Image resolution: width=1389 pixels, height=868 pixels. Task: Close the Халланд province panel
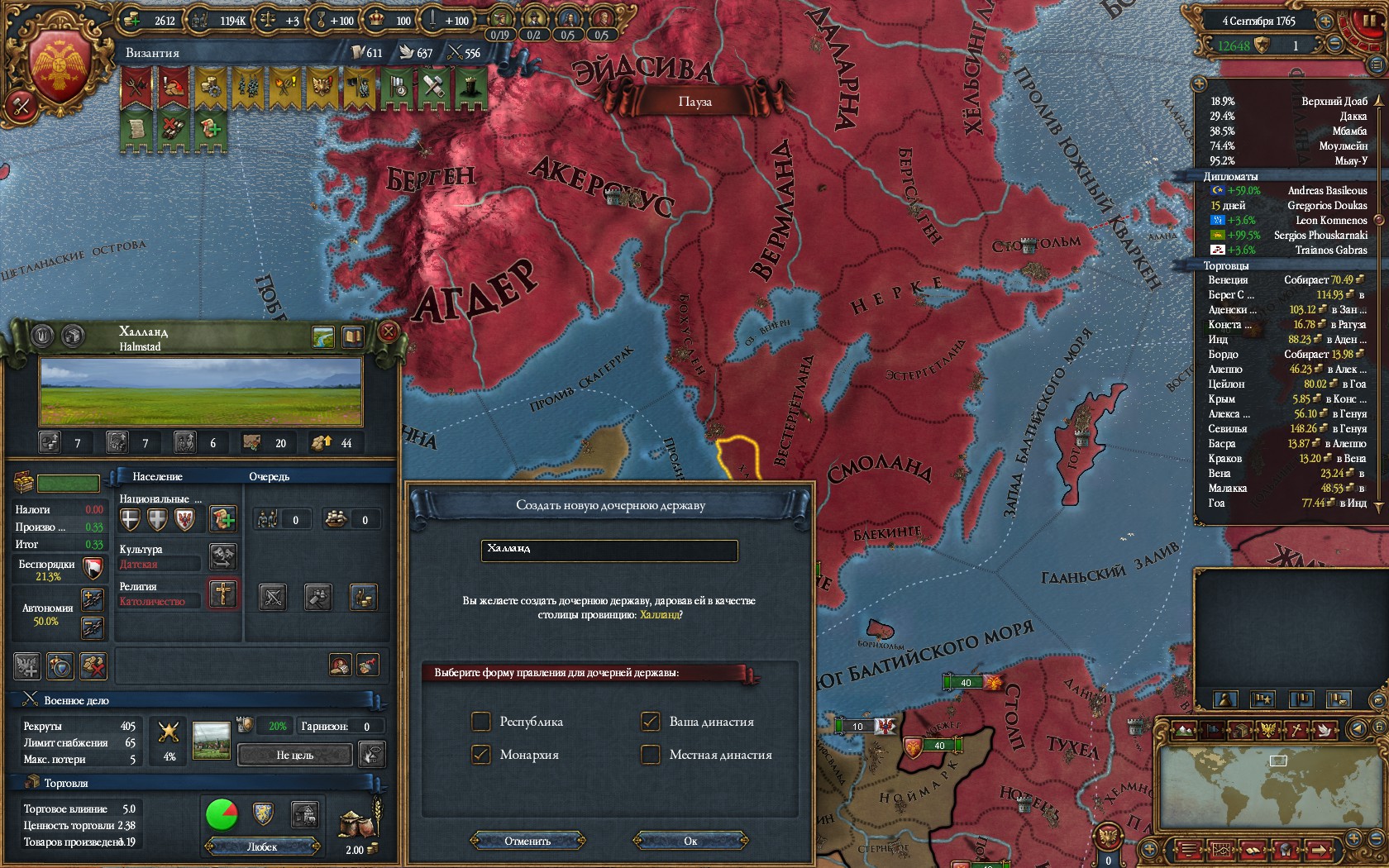coord(389,332)
